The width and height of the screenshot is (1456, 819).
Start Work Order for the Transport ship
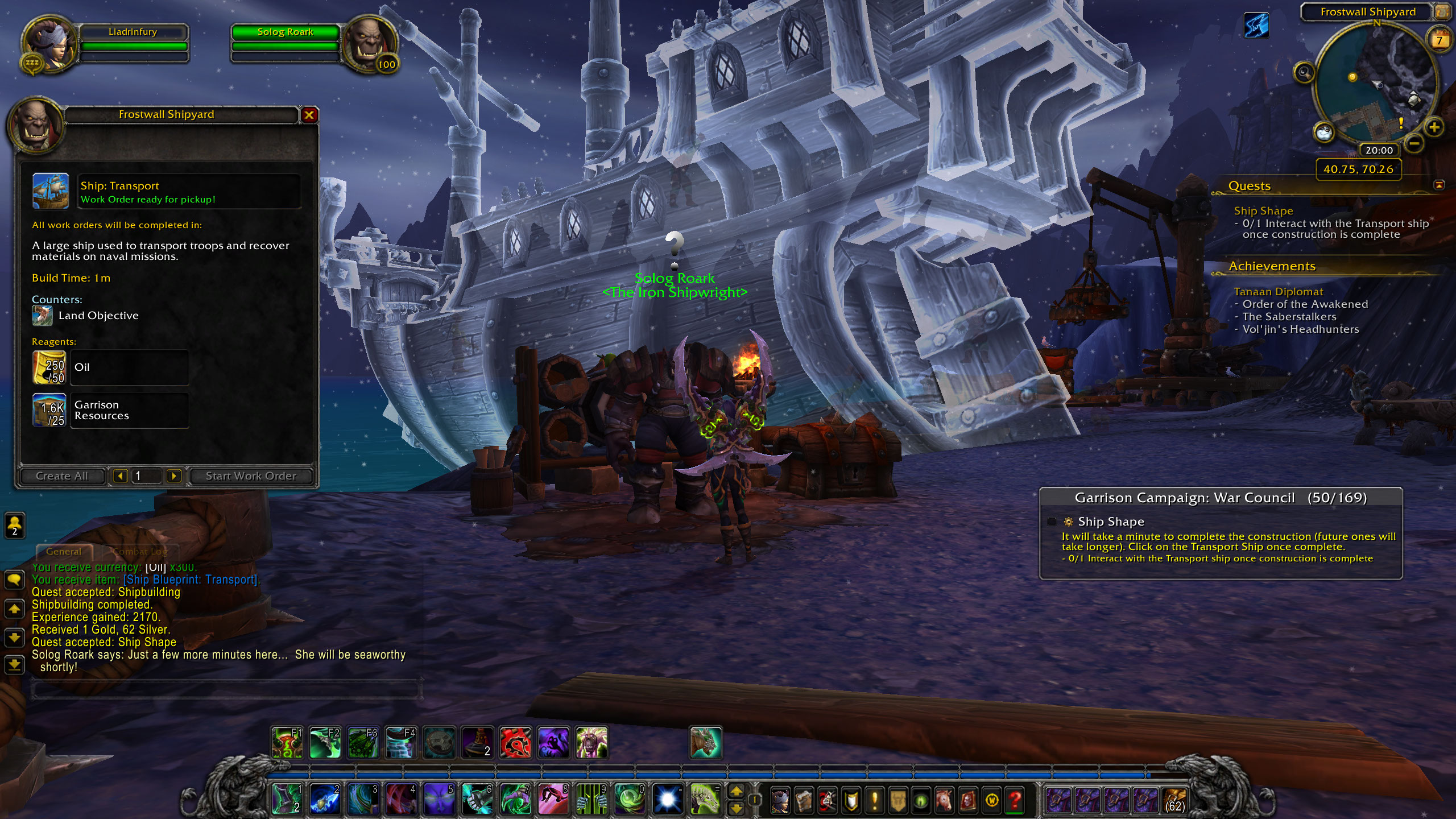tap(251, 476)
